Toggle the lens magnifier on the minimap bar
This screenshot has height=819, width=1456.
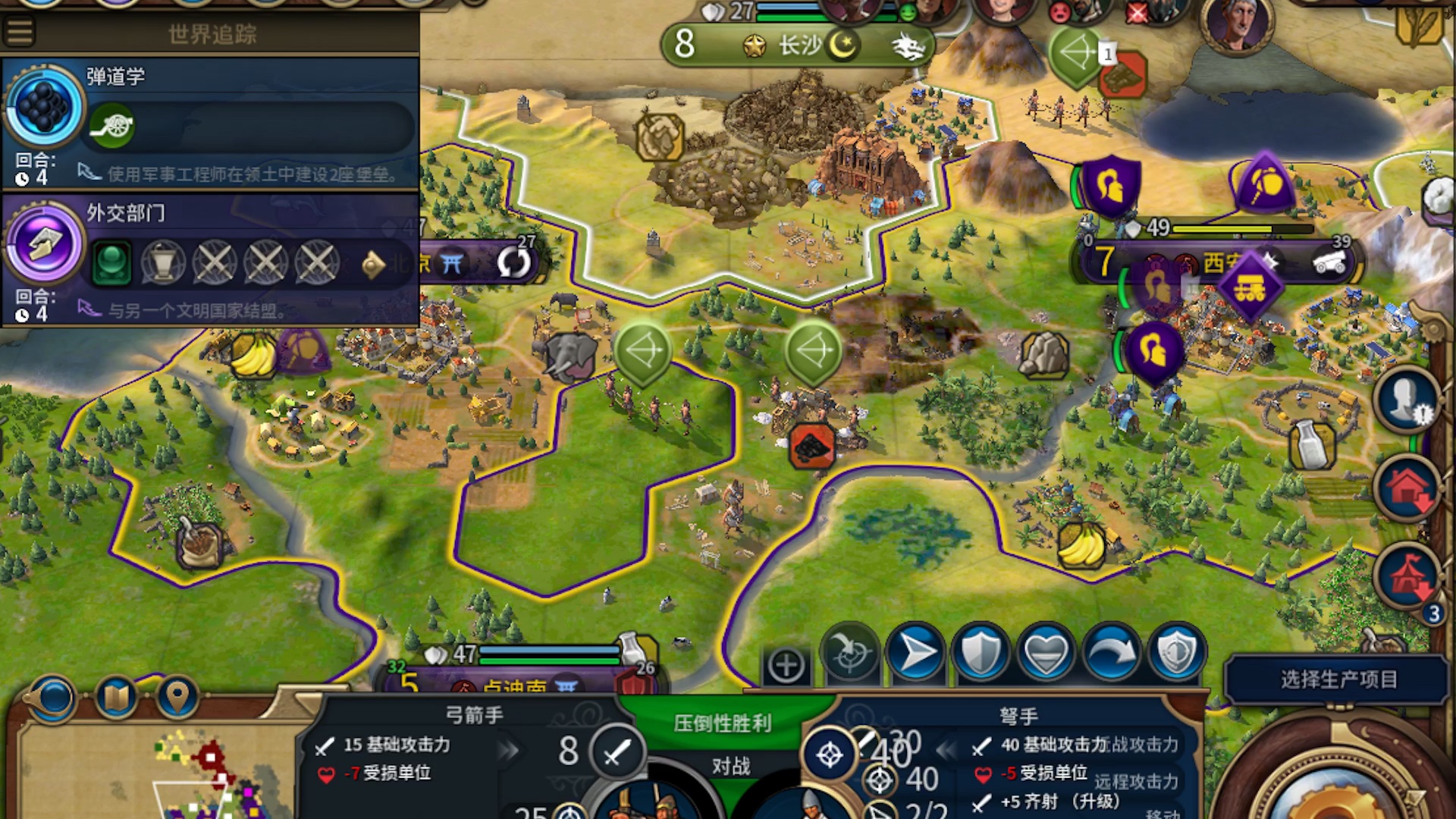[x=53, y=696]
